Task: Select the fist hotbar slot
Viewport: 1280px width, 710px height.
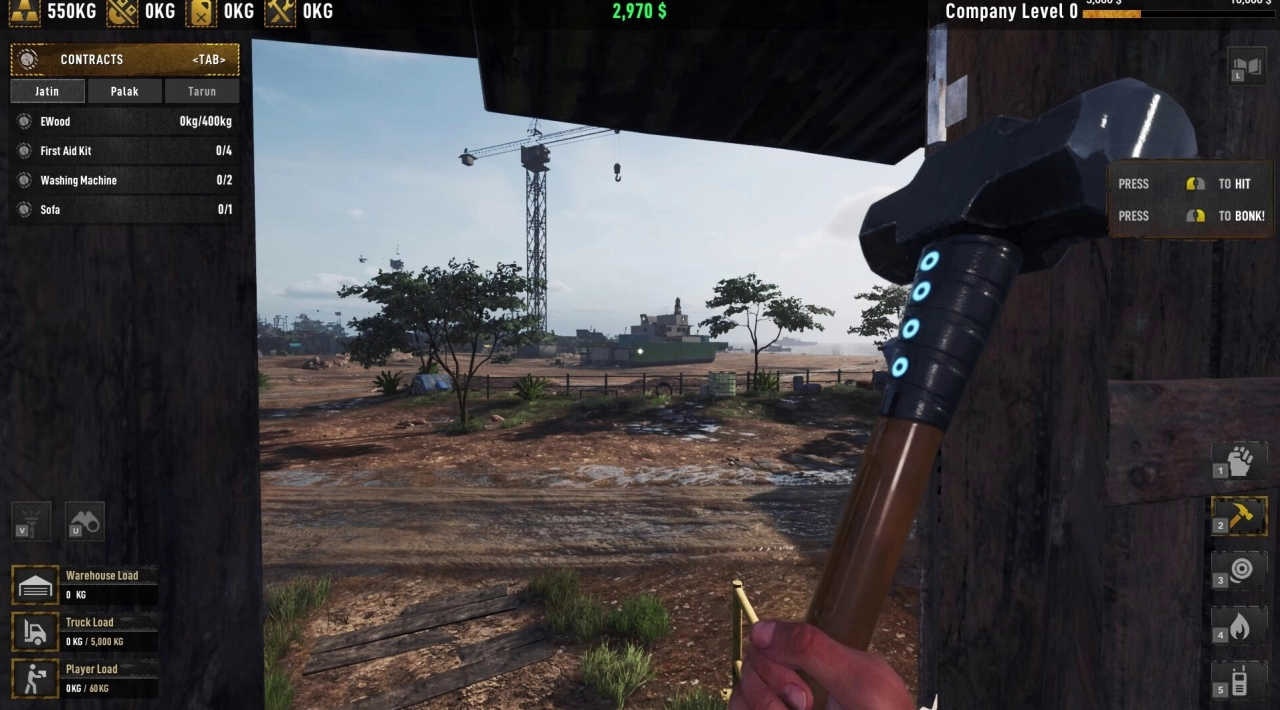Action: 1240,461
